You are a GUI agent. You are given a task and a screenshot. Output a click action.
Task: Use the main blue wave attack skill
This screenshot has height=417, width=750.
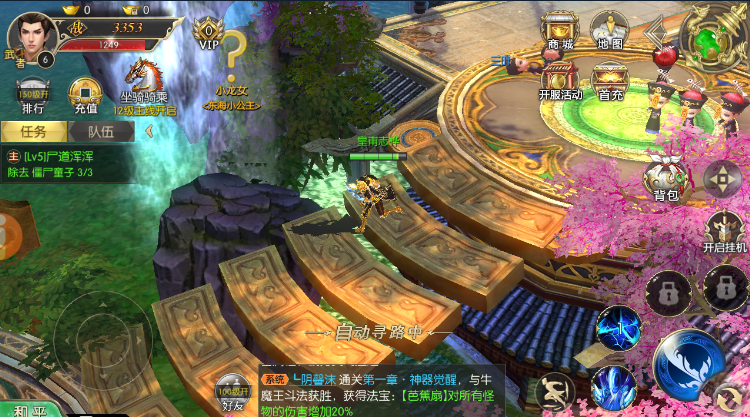[x=690, y=364]
